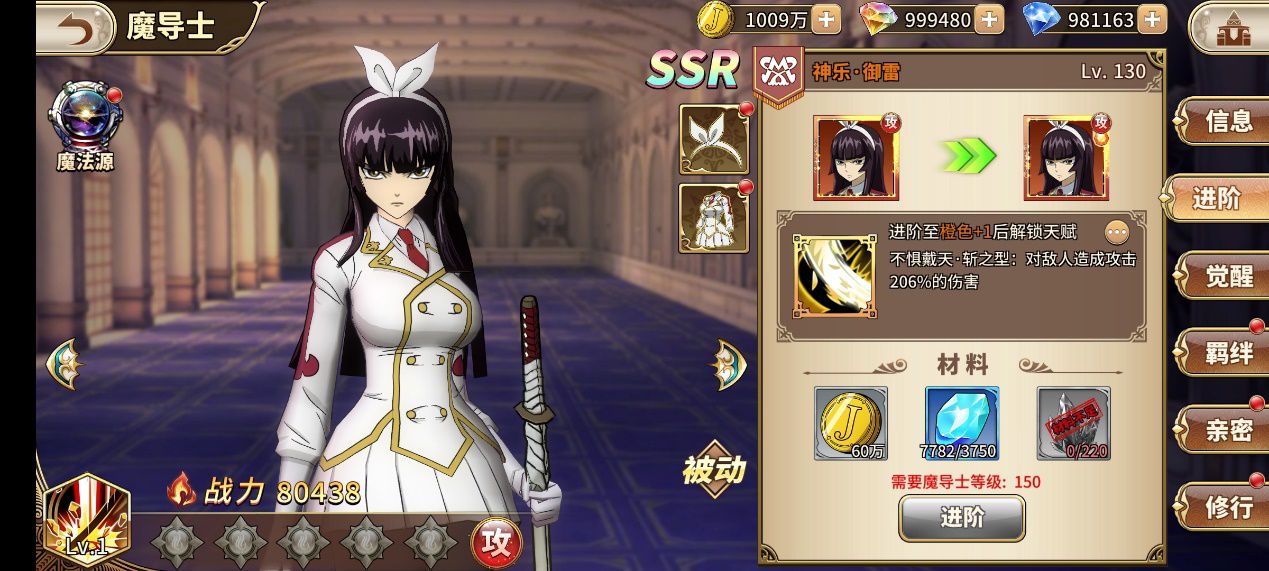
Task: Return to the home castle screen
Action: pos(1226,28)
